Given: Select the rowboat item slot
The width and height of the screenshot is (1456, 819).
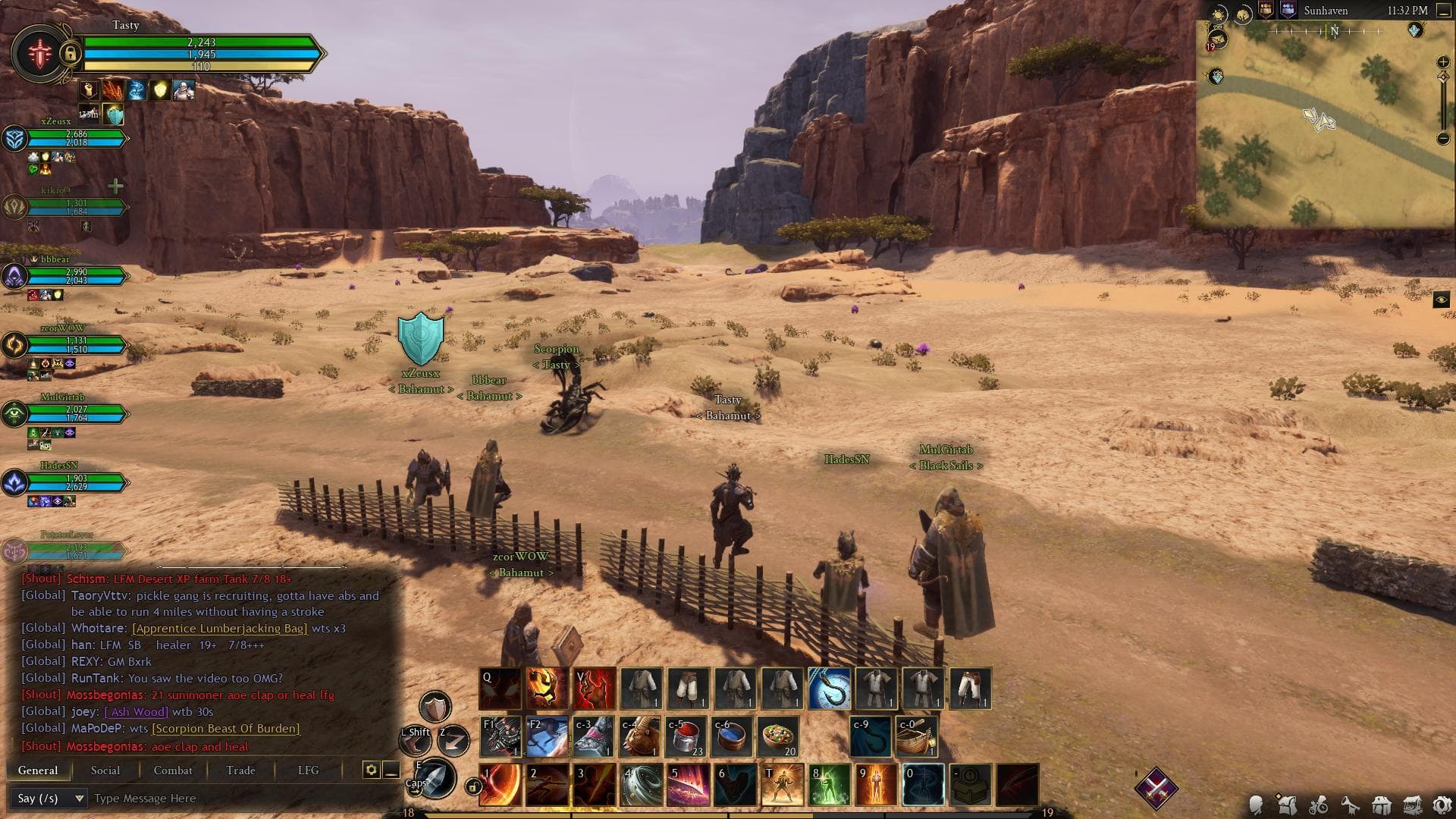Looking at the screenshot, I should pos(917,736).
